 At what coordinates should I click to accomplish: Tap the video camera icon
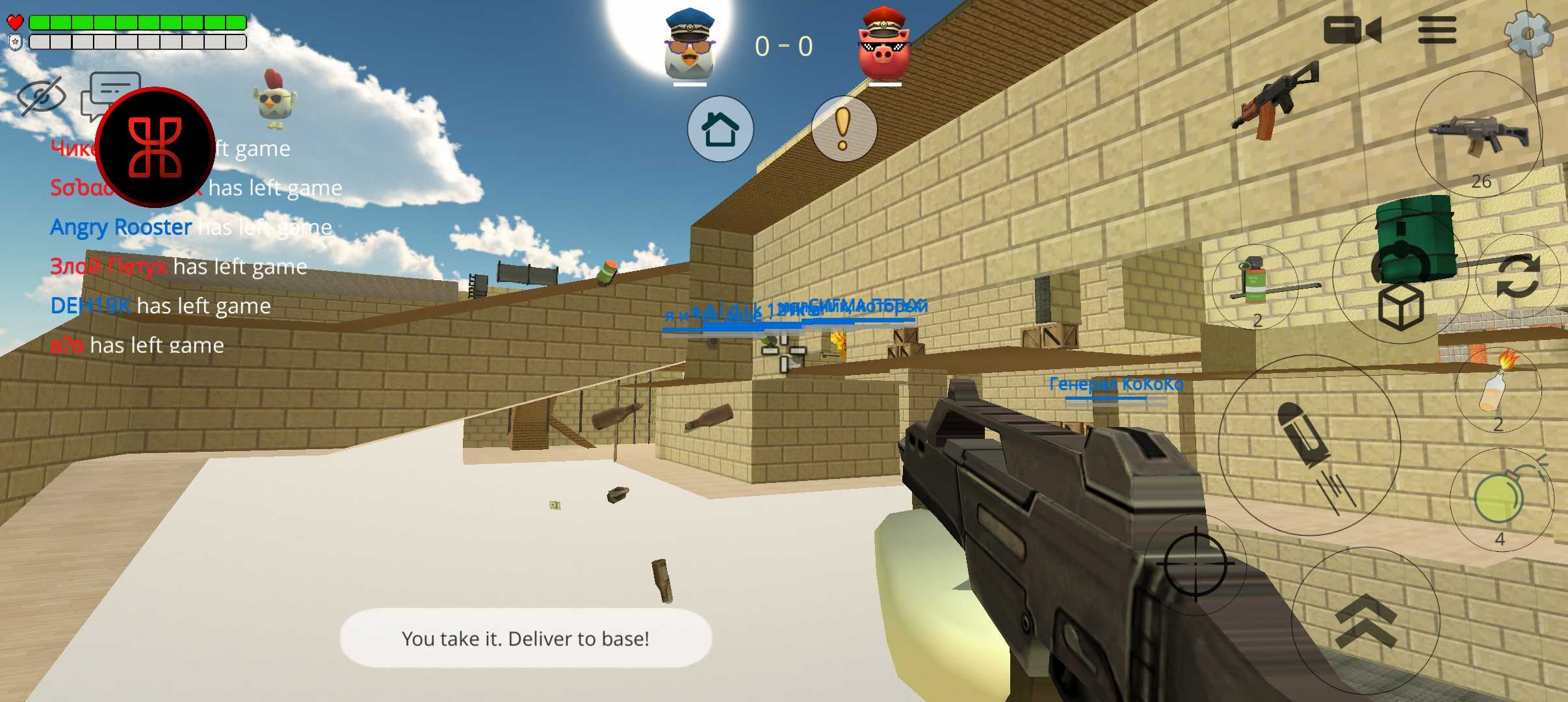click(x=1352, y=31)
